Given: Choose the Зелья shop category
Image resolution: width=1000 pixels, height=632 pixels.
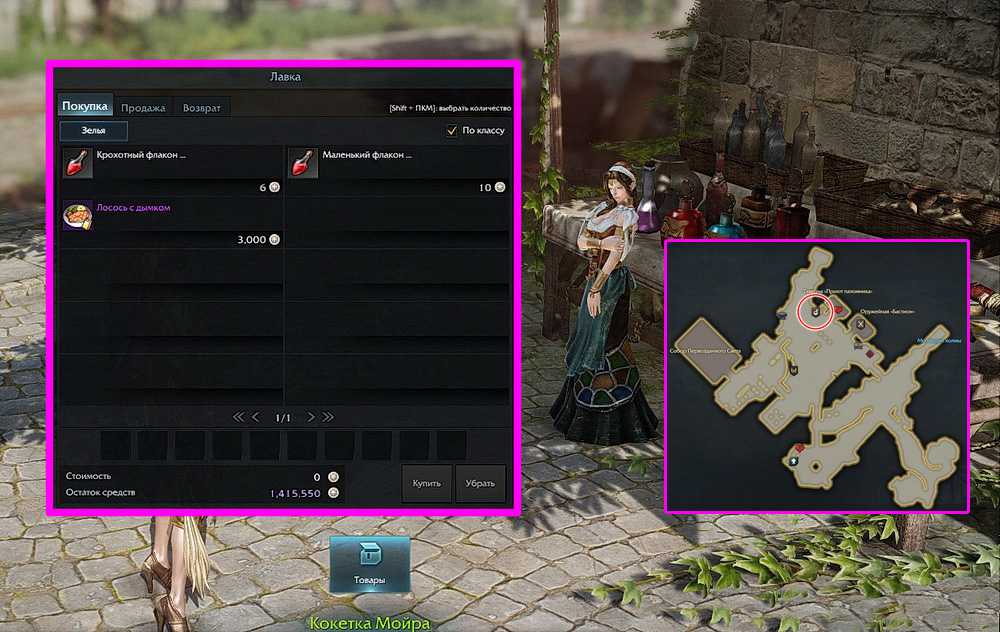Looking at the screenshot, I should 93,131.
